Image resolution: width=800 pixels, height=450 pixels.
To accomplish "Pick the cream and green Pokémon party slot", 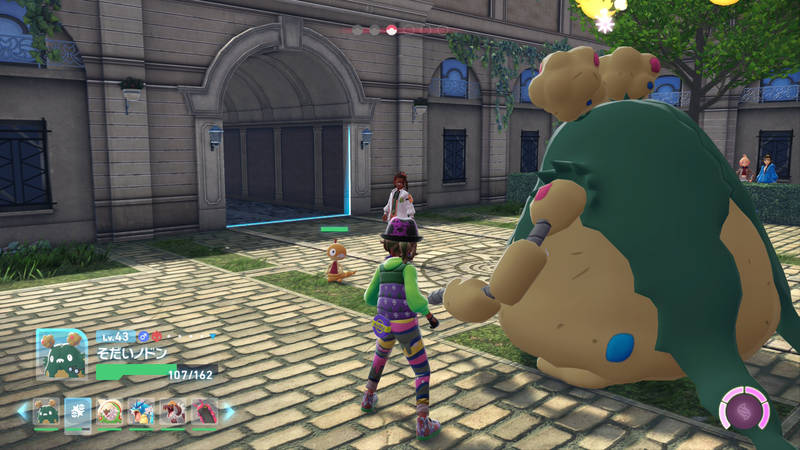I will pyautogui.click(x=110, y=412).
